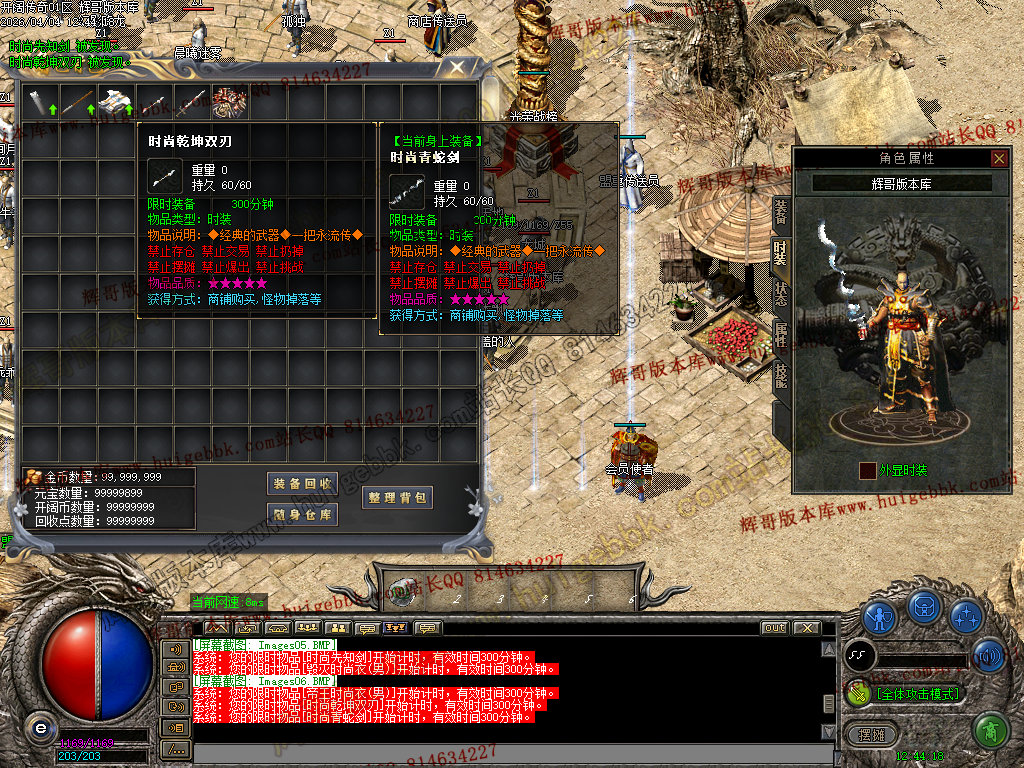Viewport: 1024px width, 768px height.
Task: Switch to the 时装 fashion tab
Action: point(780,255)
